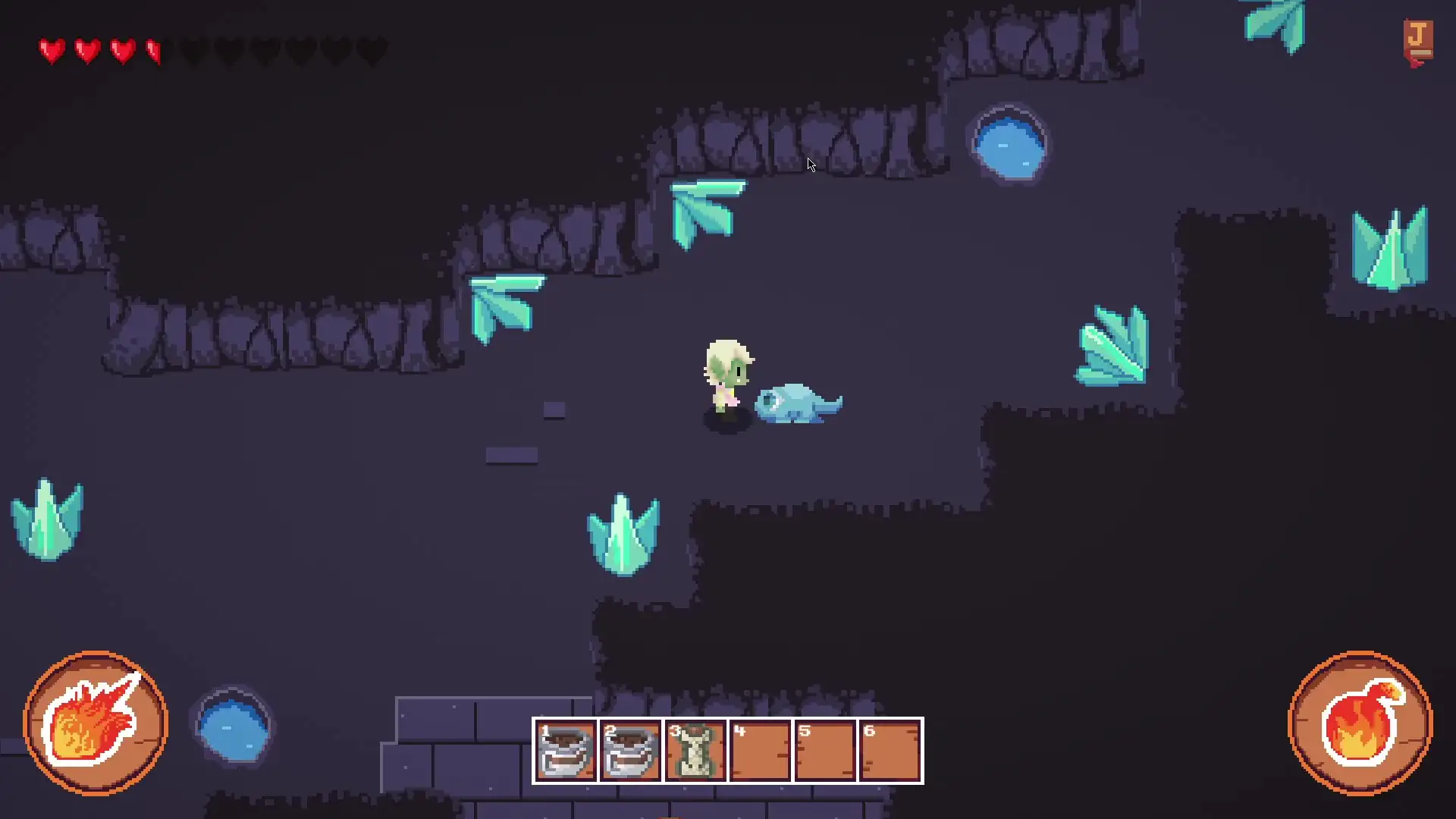The height and width of the screenshot is (819, 1456).
Task: Select the pot in hotbar slot 2
Action: pos(630,751)
